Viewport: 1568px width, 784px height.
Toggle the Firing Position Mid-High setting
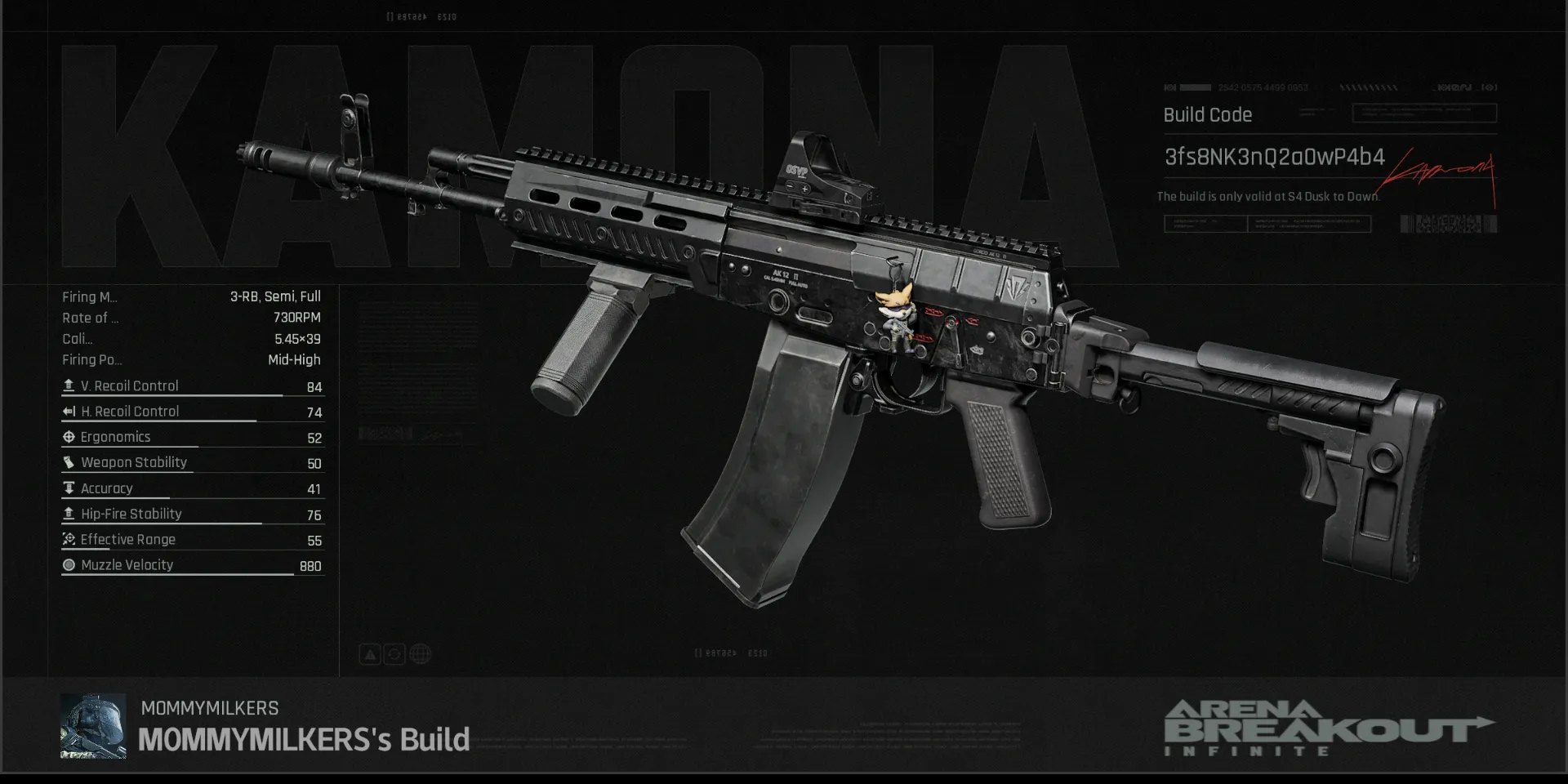(192, 359)
